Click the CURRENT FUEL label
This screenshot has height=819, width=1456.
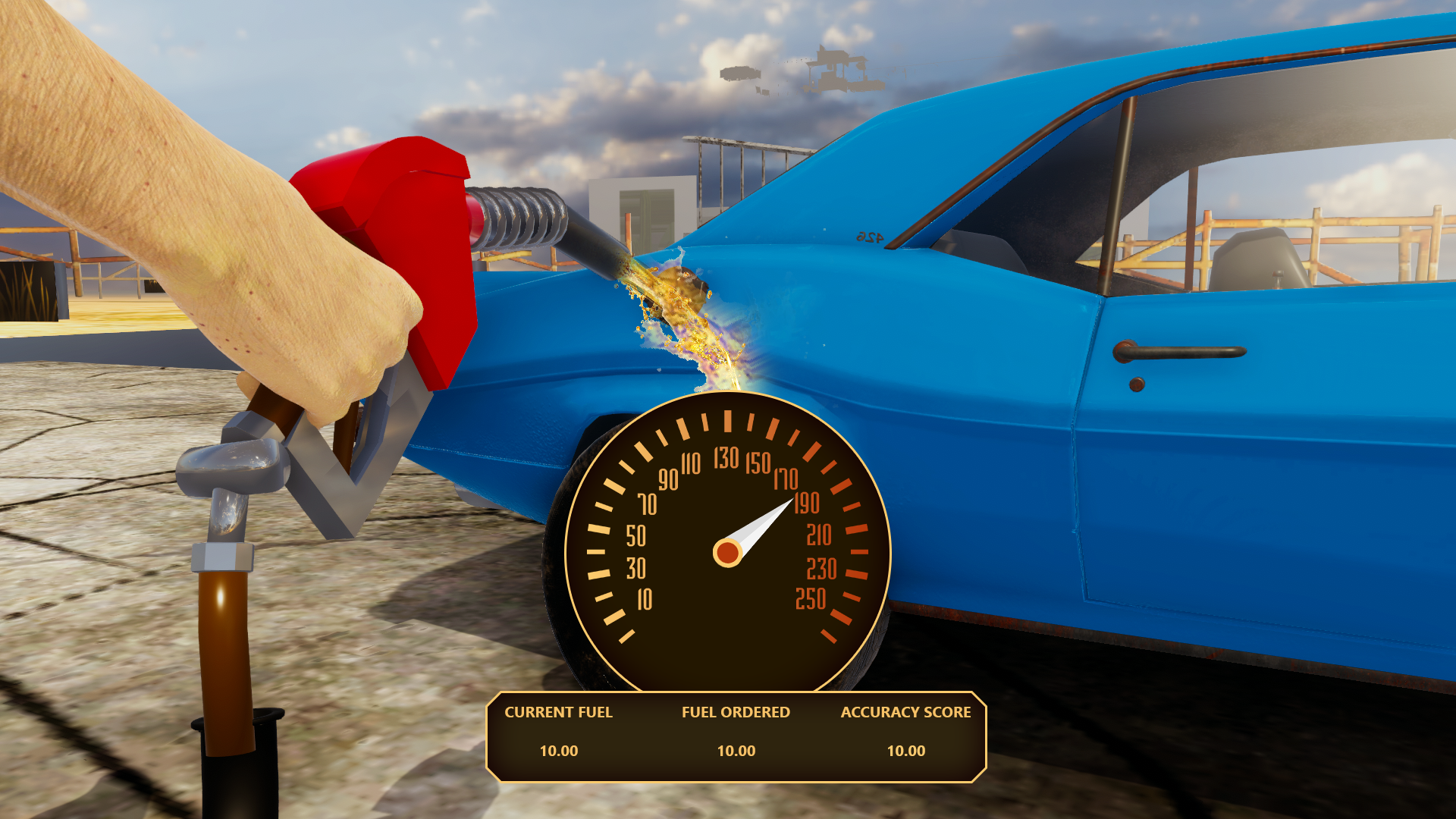[x=559, y=712]
